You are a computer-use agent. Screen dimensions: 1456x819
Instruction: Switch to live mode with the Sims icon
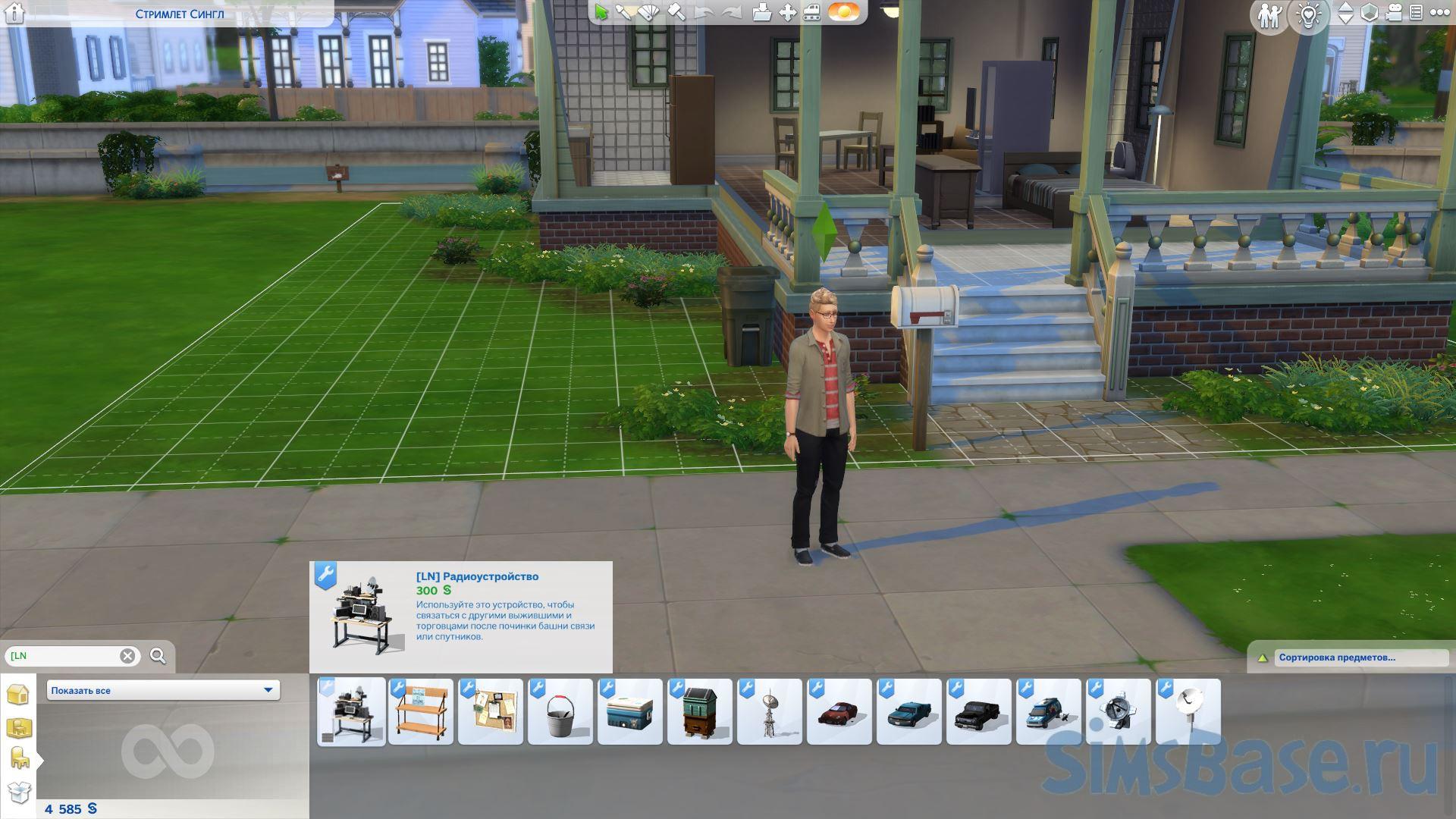1269,14
